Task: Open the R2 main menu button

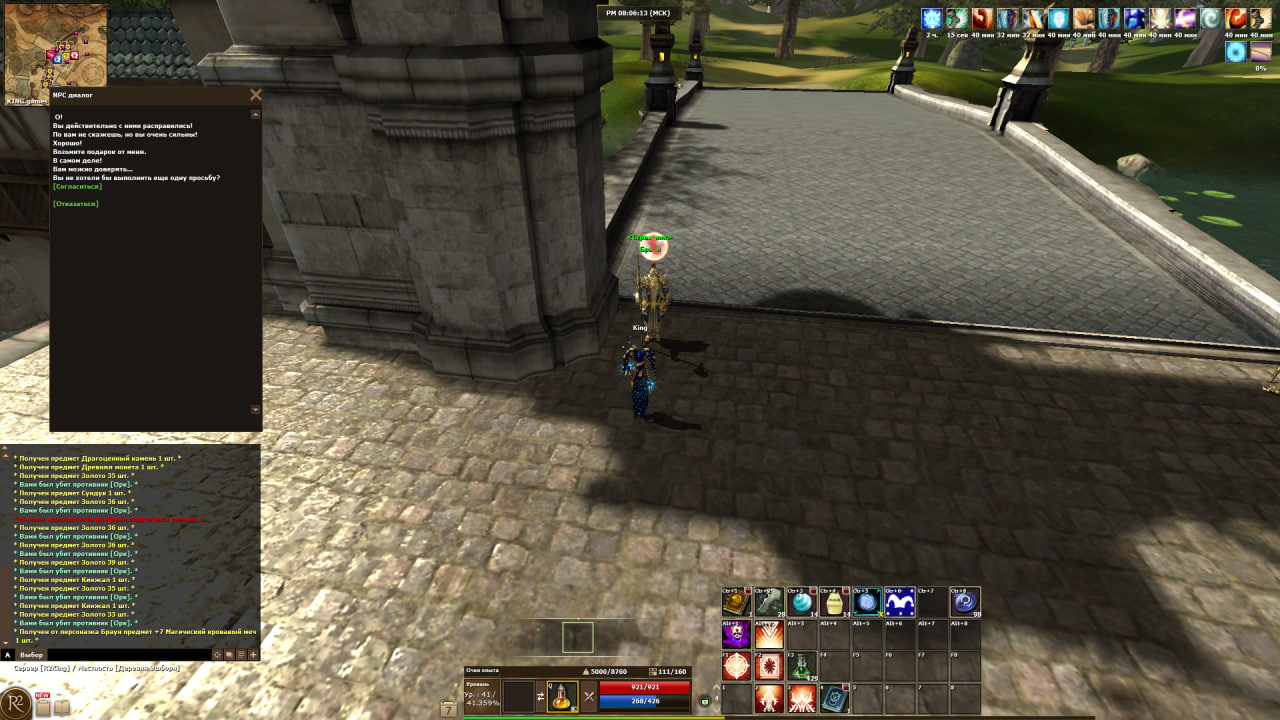Action: pos(15,703)
